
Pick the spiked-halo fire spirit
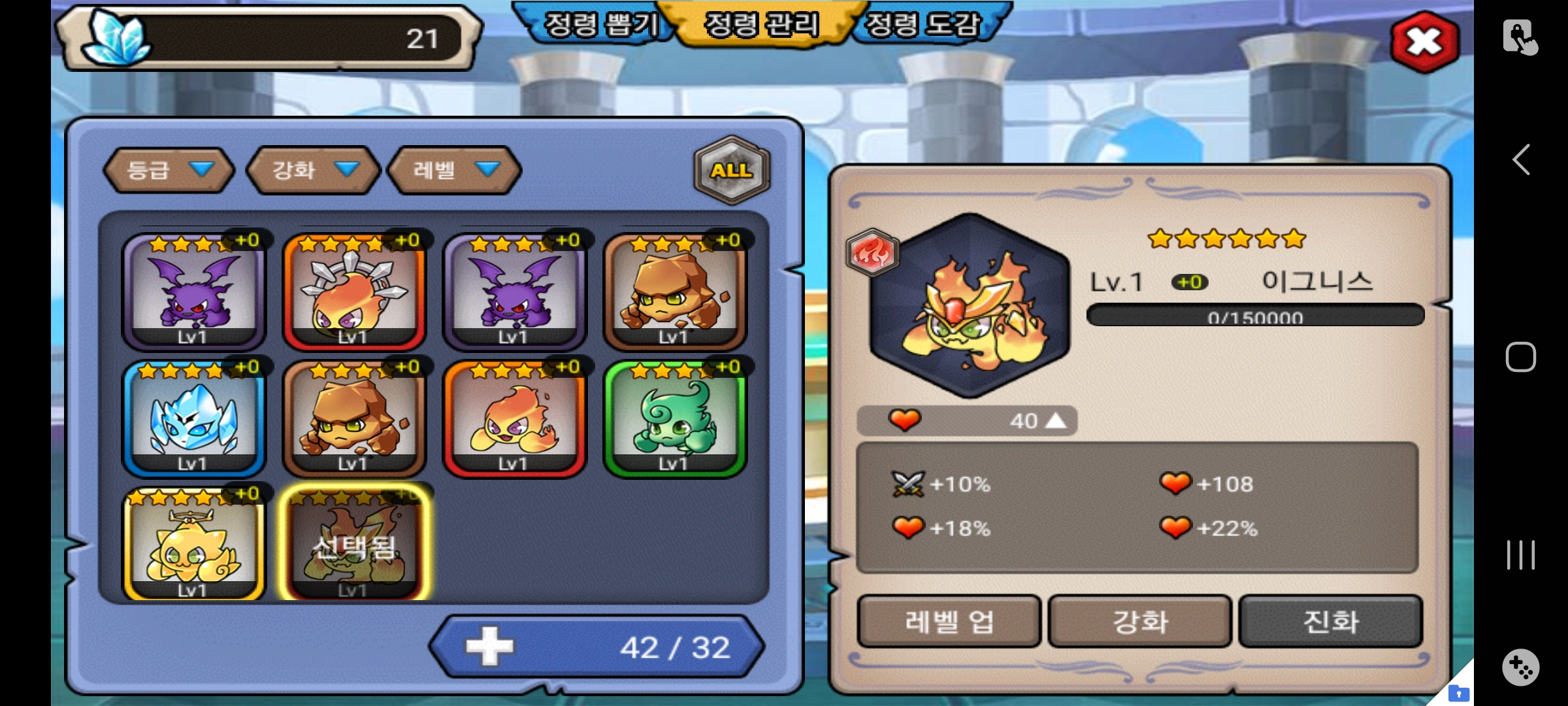pyautogui.click(x=354, y=292)
